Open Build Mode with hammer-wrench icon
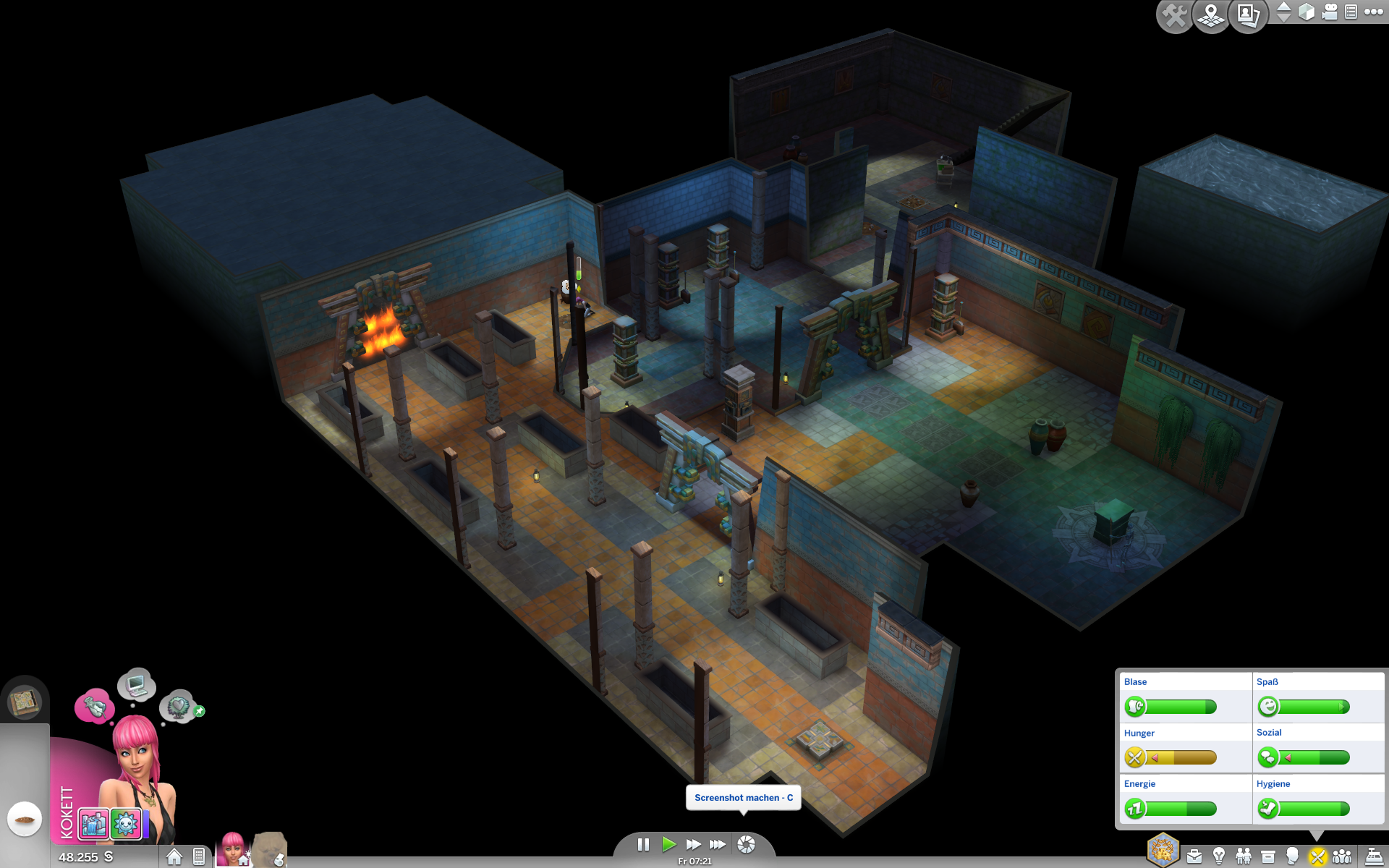This screenshot has height=868, width=1389. pos(1174,15)
